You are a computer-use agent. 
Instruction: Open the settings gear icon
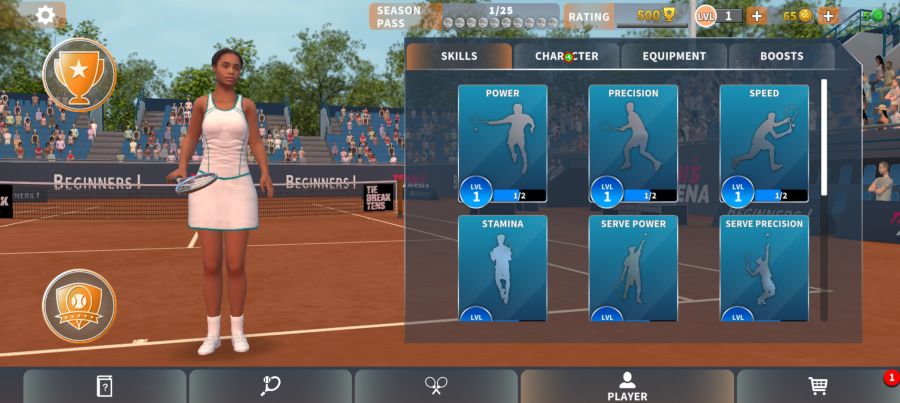point(45,15)
